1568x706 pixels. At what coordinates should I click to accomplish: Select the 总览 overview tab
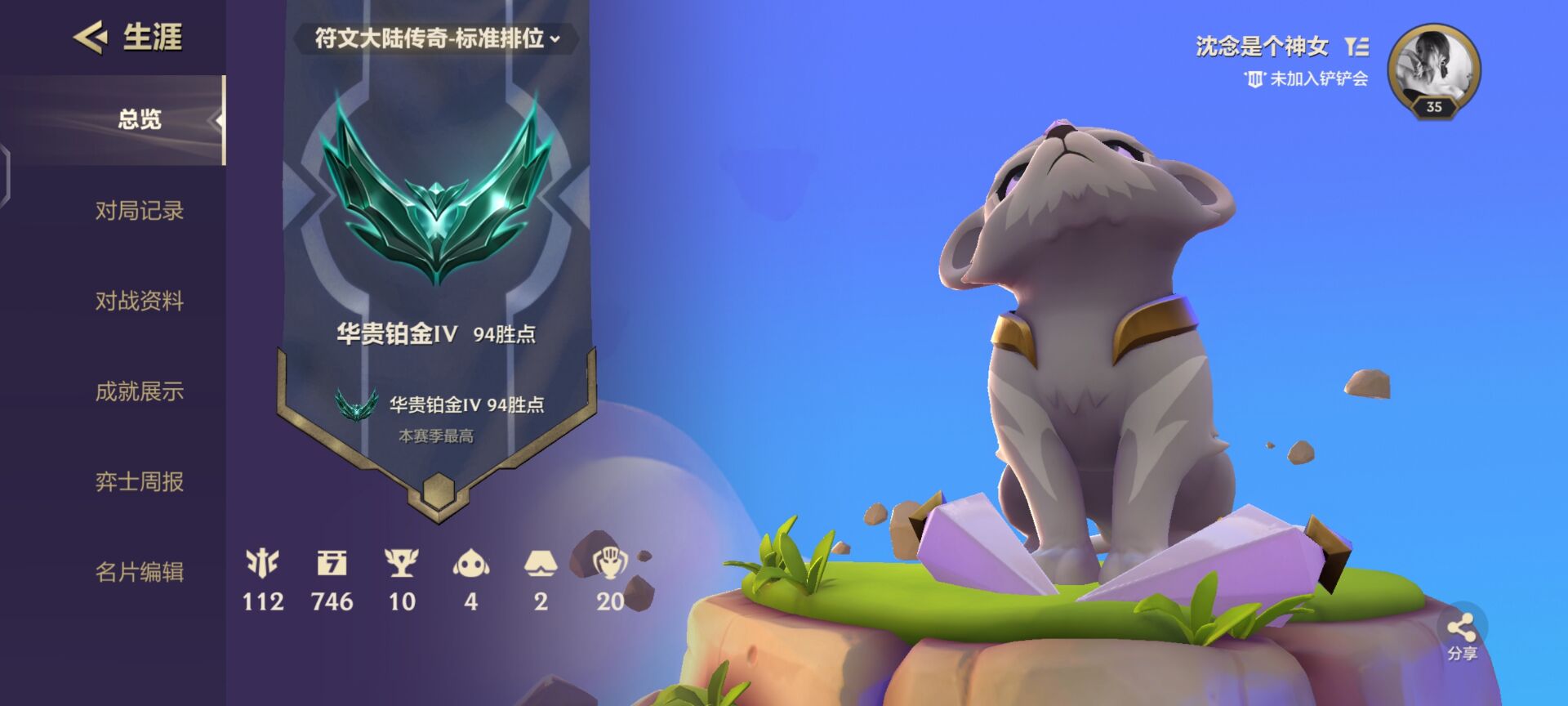point(139,120)
